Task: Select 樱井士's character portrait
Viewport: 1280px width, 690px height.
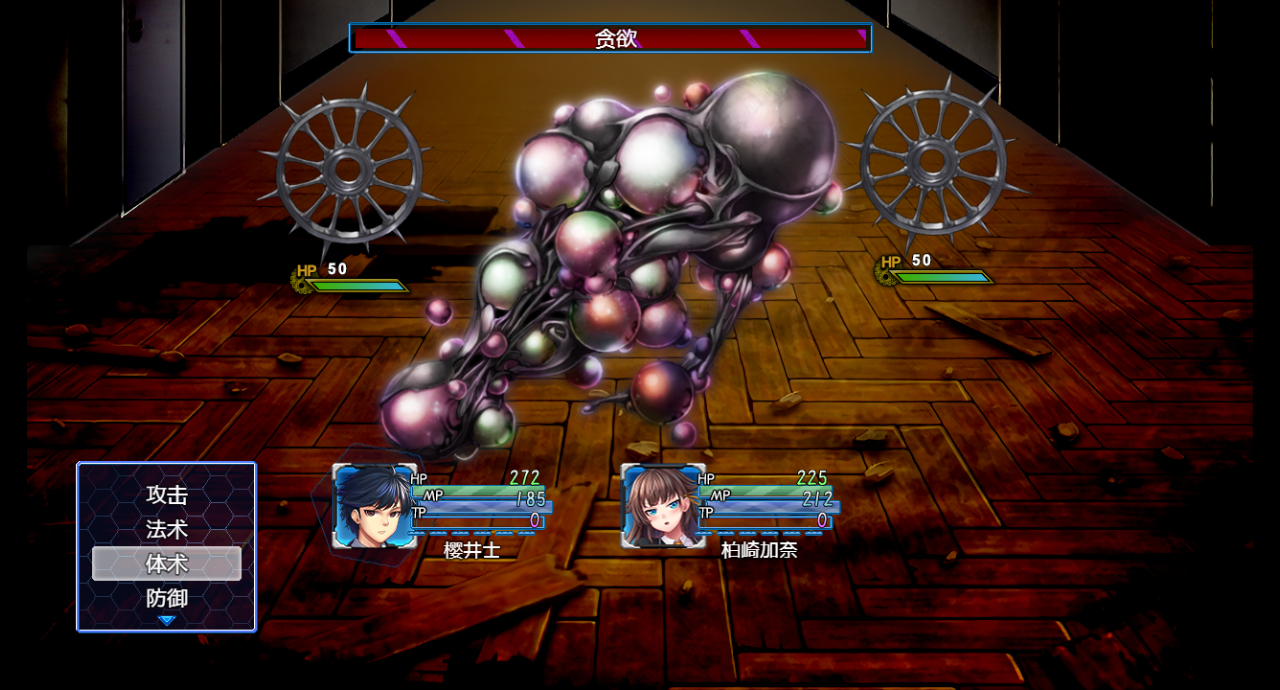Action: tap(374, 506)
